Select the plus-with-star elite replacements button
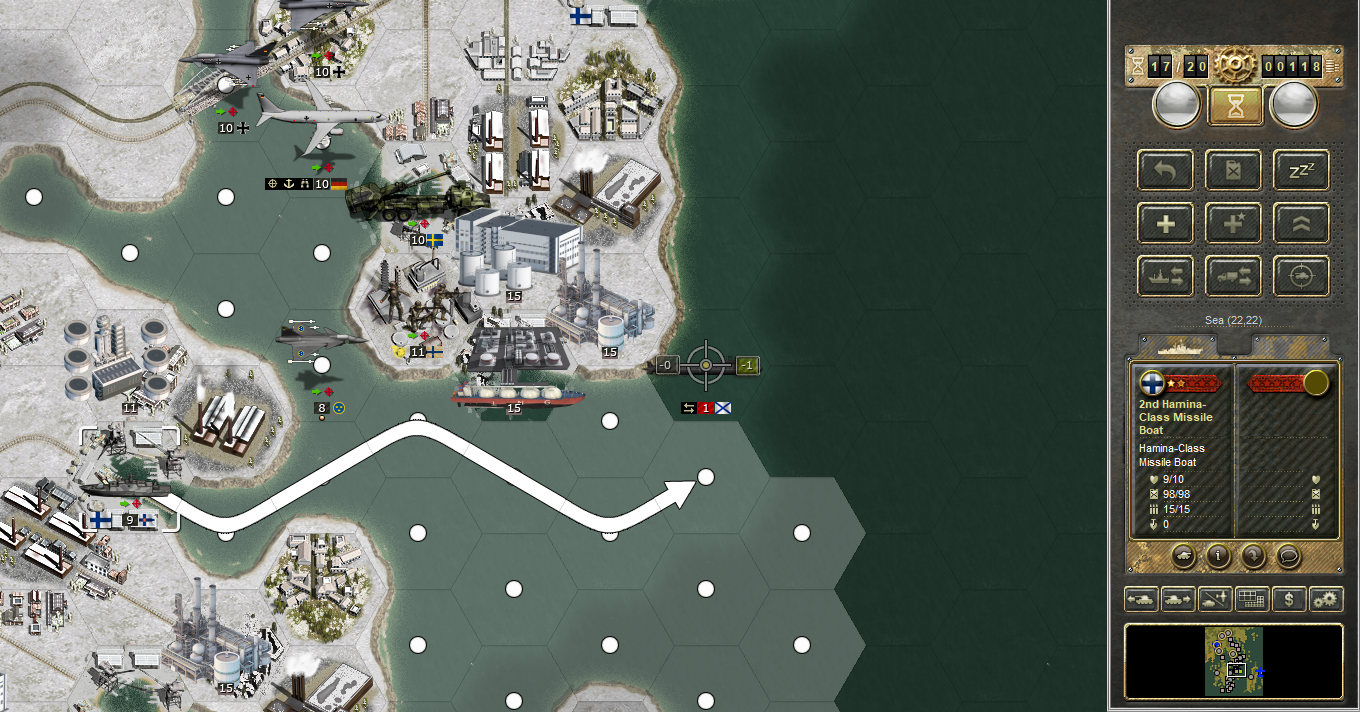 (1233, 223)
